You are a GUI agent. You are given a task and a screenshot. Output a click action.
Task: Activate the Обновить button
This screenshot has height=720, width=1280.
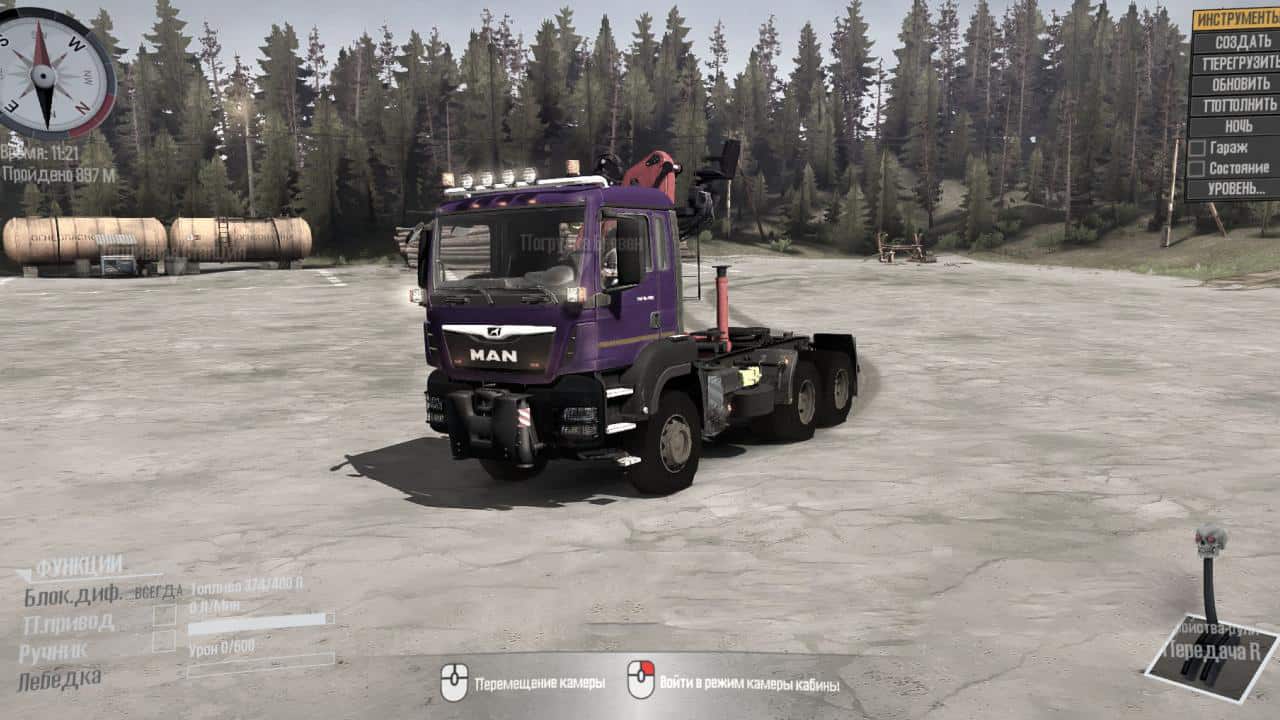1236,84
